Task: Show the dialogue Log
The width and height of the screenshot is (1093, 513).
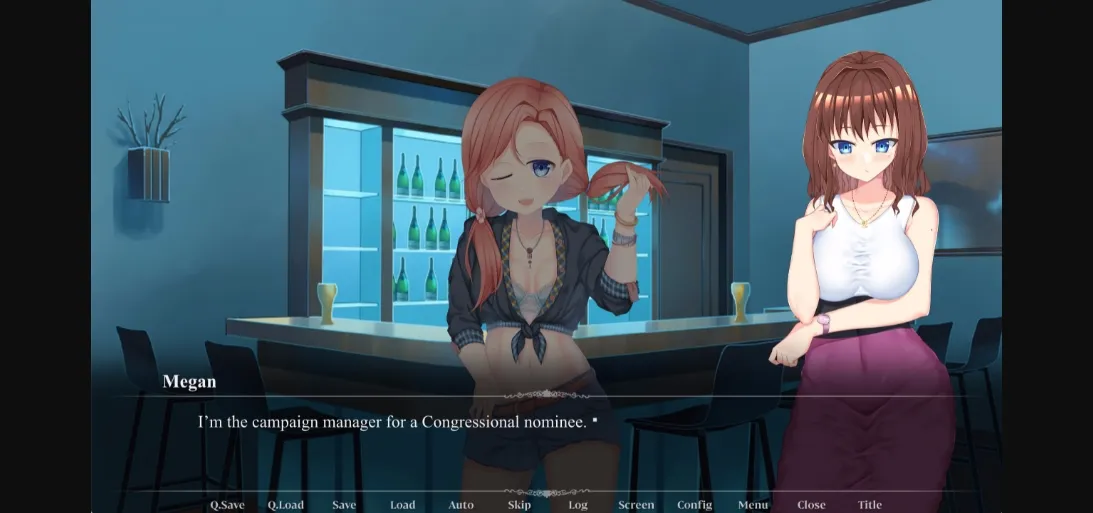Action: point(578,505)
